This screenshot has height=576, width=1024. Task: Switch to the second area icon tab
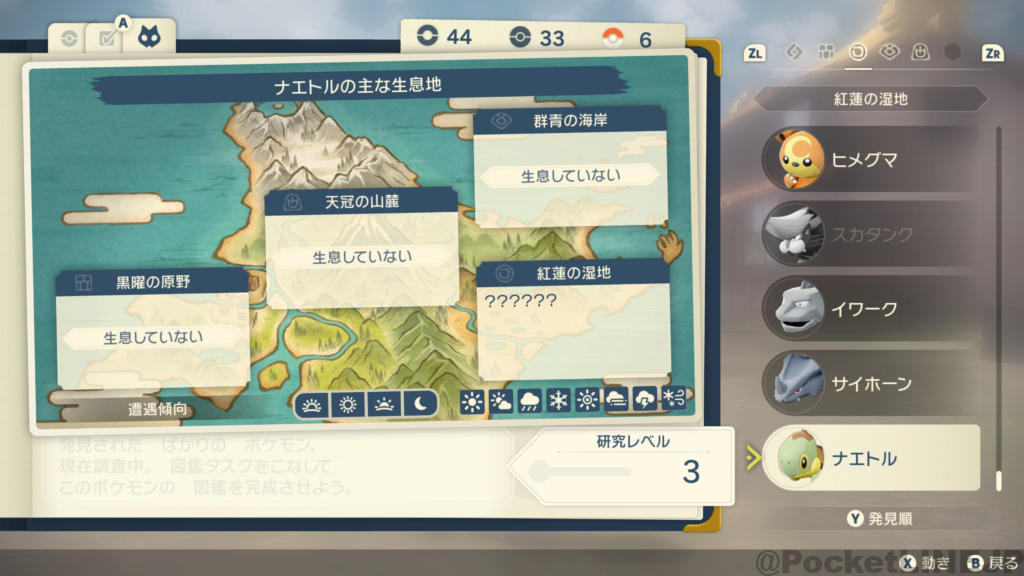point(826,52)
